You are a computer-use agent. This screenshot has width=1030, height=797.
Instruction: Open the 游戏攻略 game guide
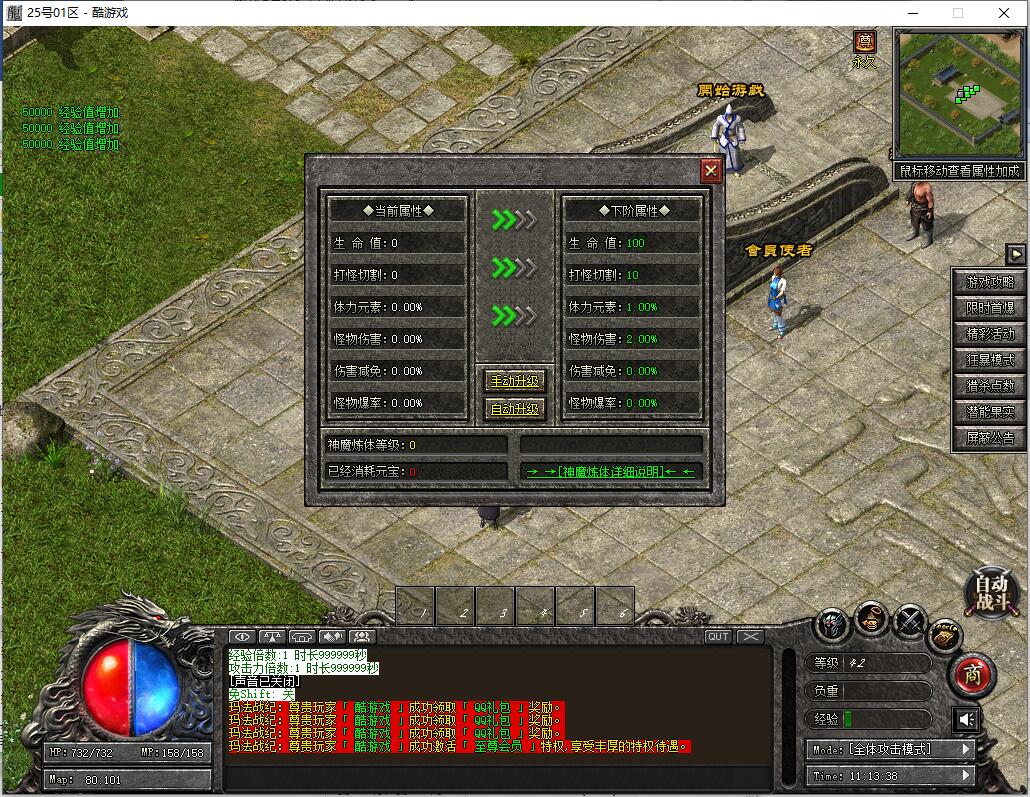[x=989, y=282]
